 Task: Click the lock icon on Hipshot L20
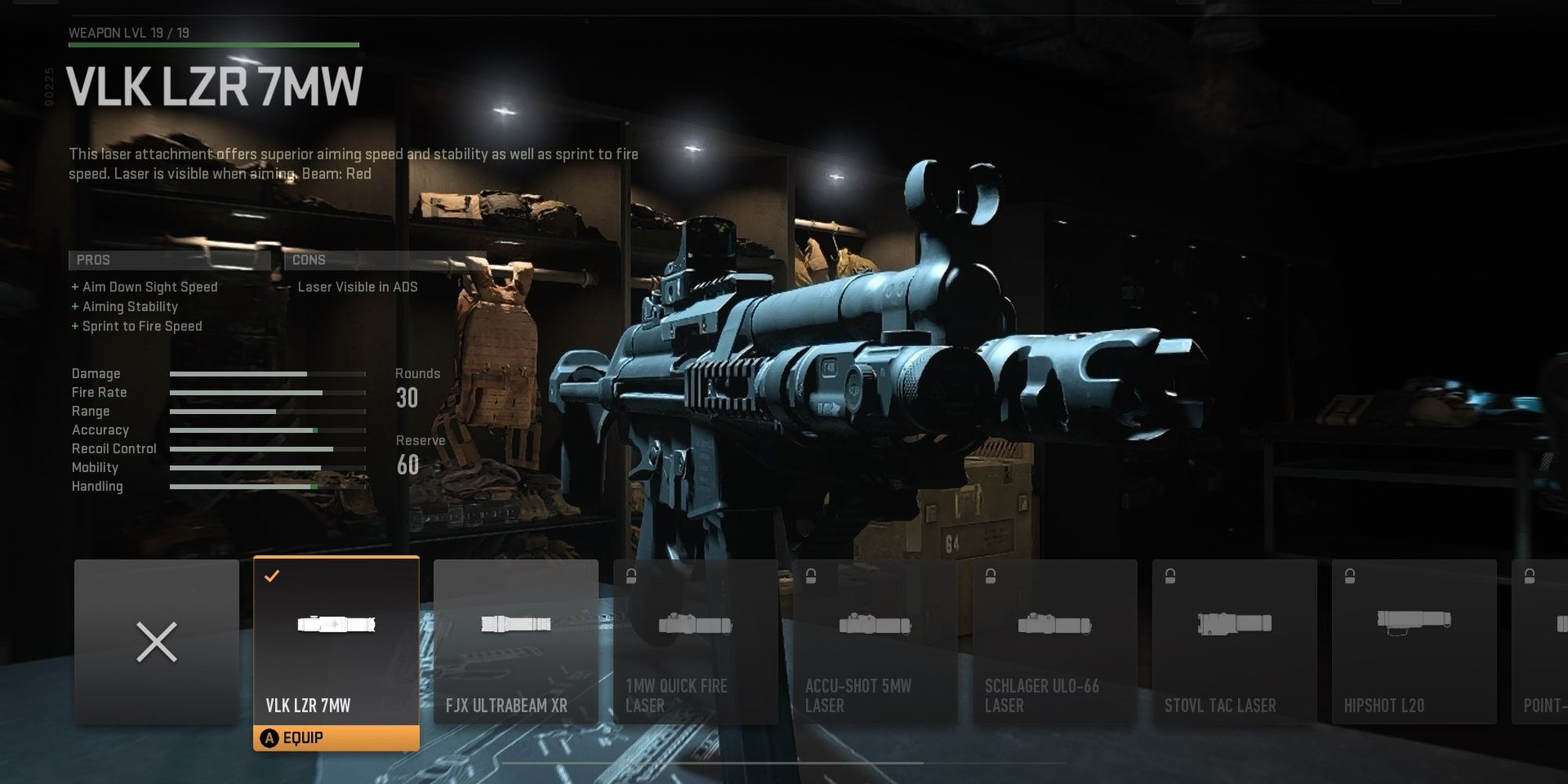(x=1350, y=575)
